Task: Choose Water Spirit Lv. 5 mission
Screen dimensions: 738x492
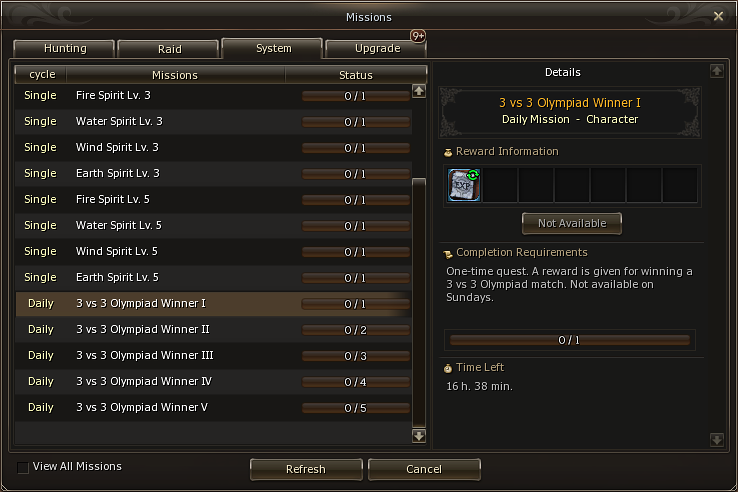Action: point(118,226)
